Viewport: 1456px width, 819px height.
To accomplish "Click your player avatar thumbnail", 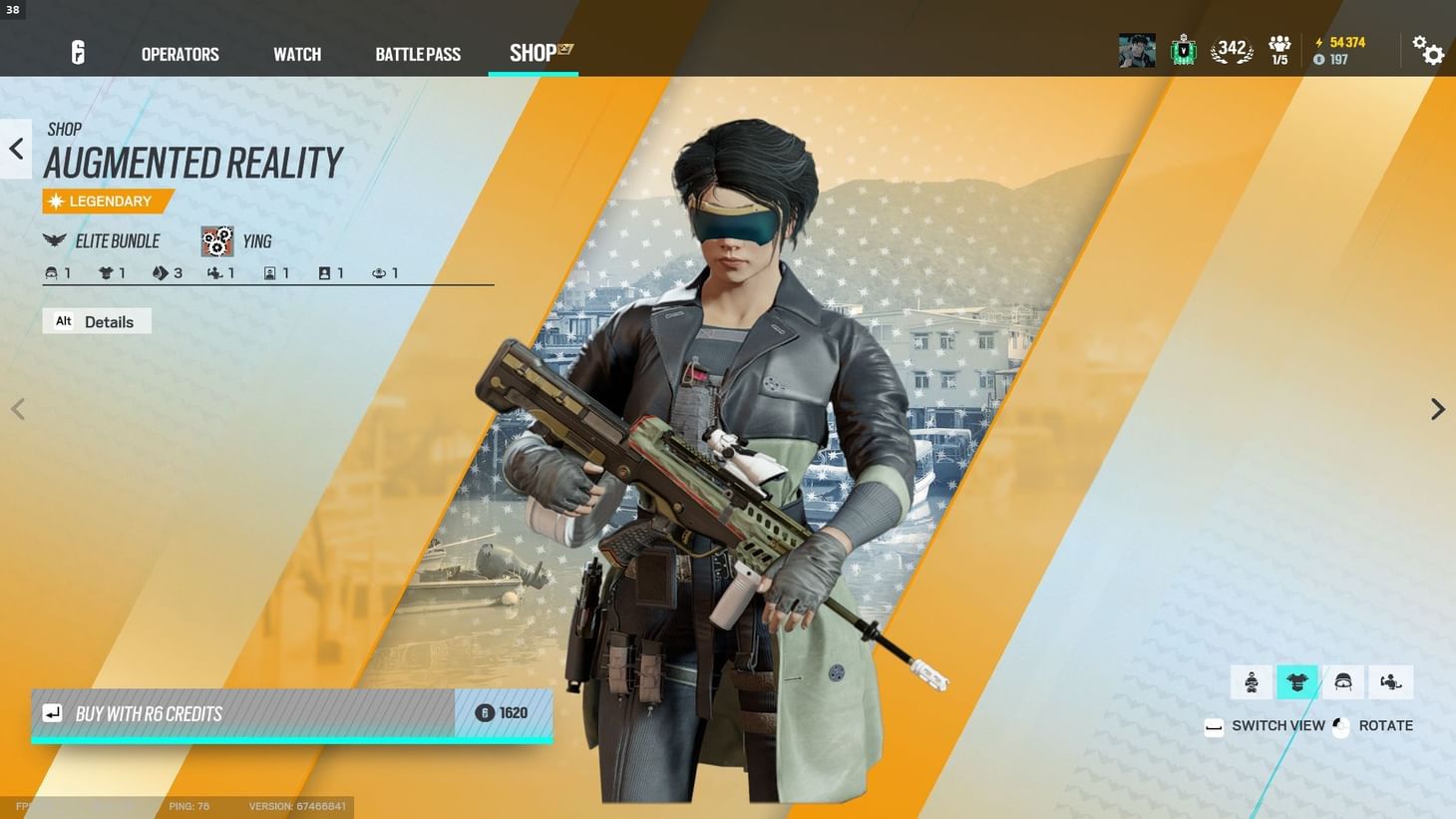I will coord(1136,49).
